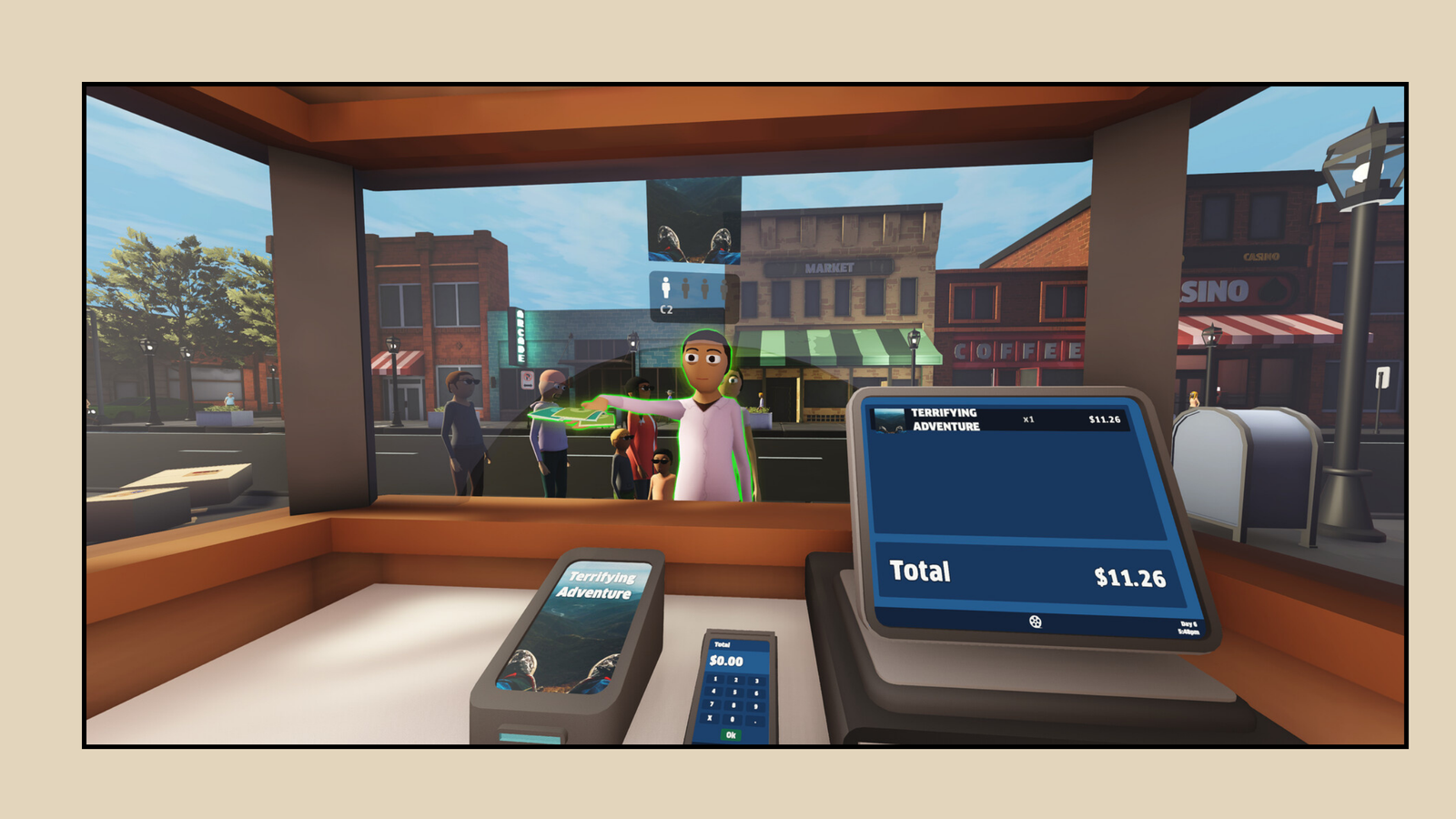
Task: Toggle the third person silhouette on the seat panel
Action: click(x=705, y=287)
